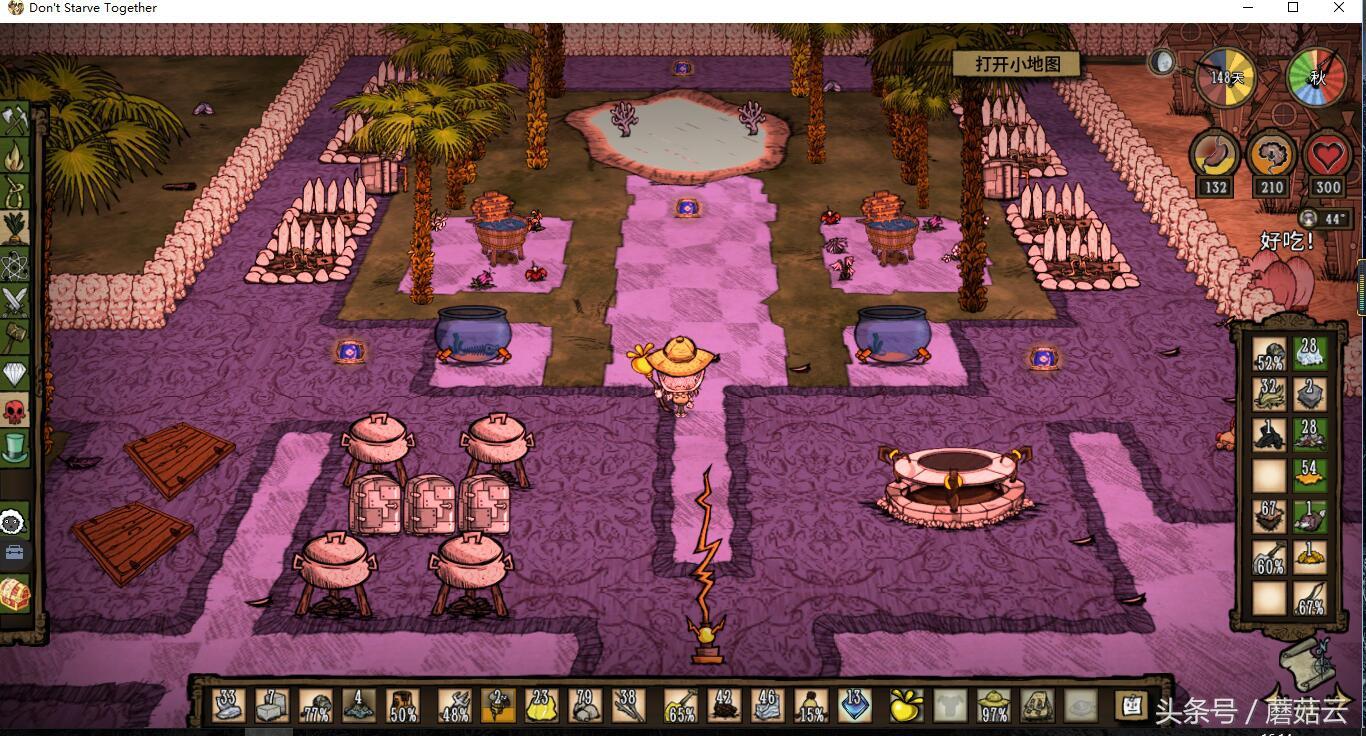Select the rocks stack of 79

tap(587, 705)
